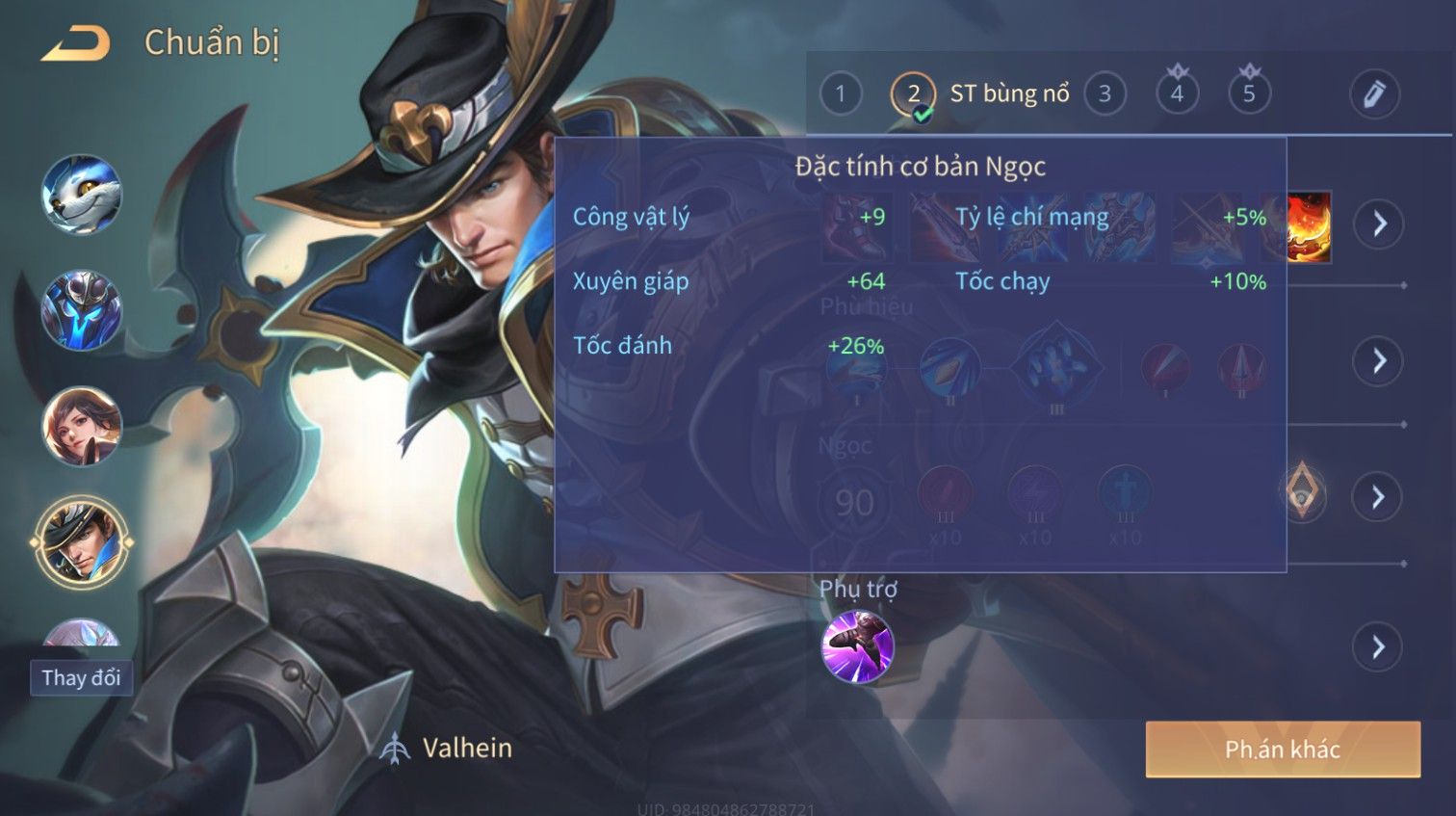
Task: Choose the brown-haired female hero portrait
Action: click(x=82, y=426)
